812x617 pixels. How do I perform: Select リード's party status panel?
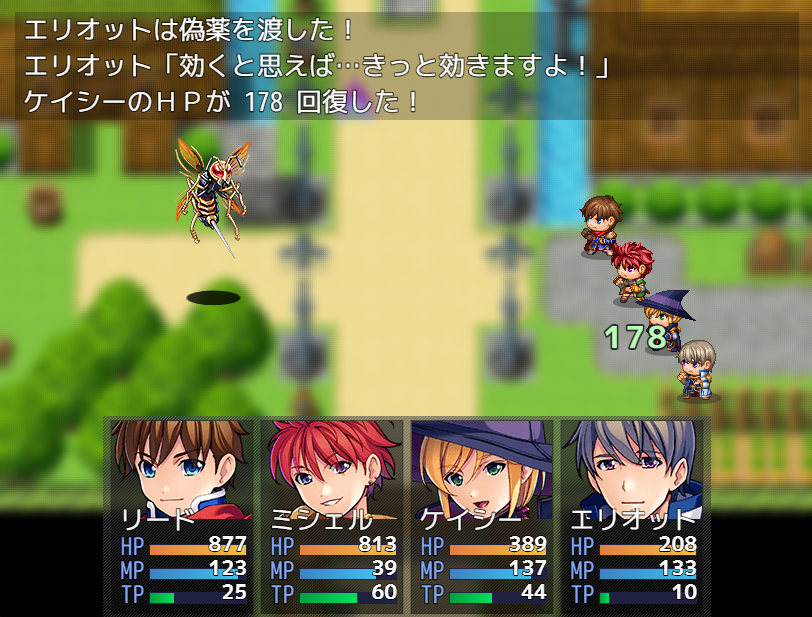click(x=181, y=515)
